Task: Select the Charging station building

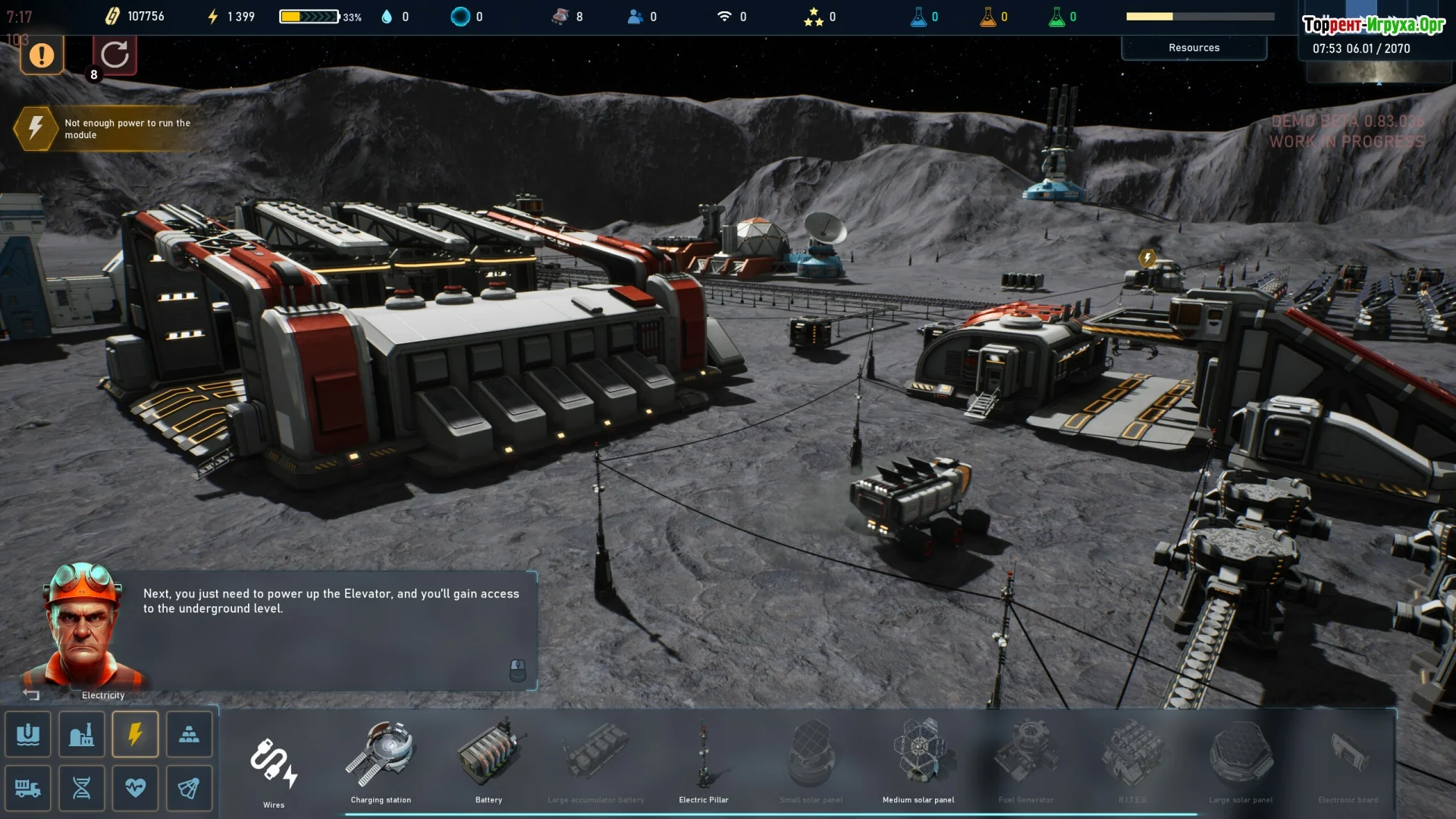Action: point(381,758)
